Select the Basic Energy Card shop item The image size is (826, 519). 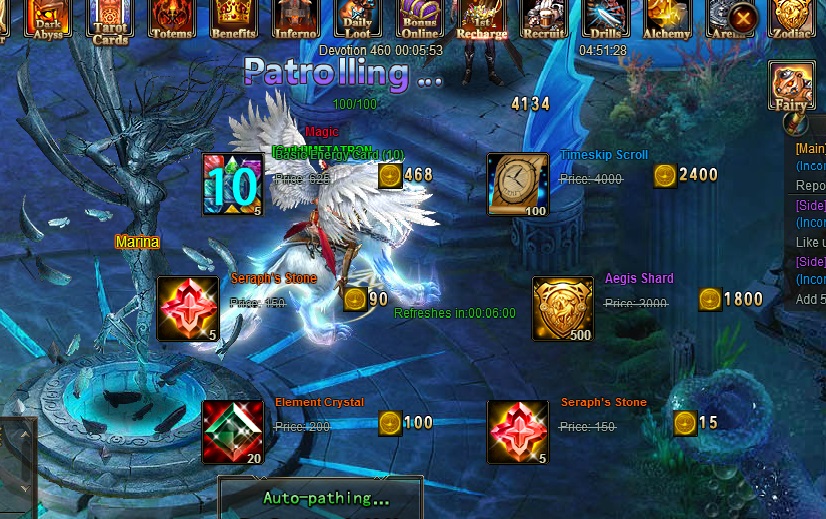tap(232, 184)
